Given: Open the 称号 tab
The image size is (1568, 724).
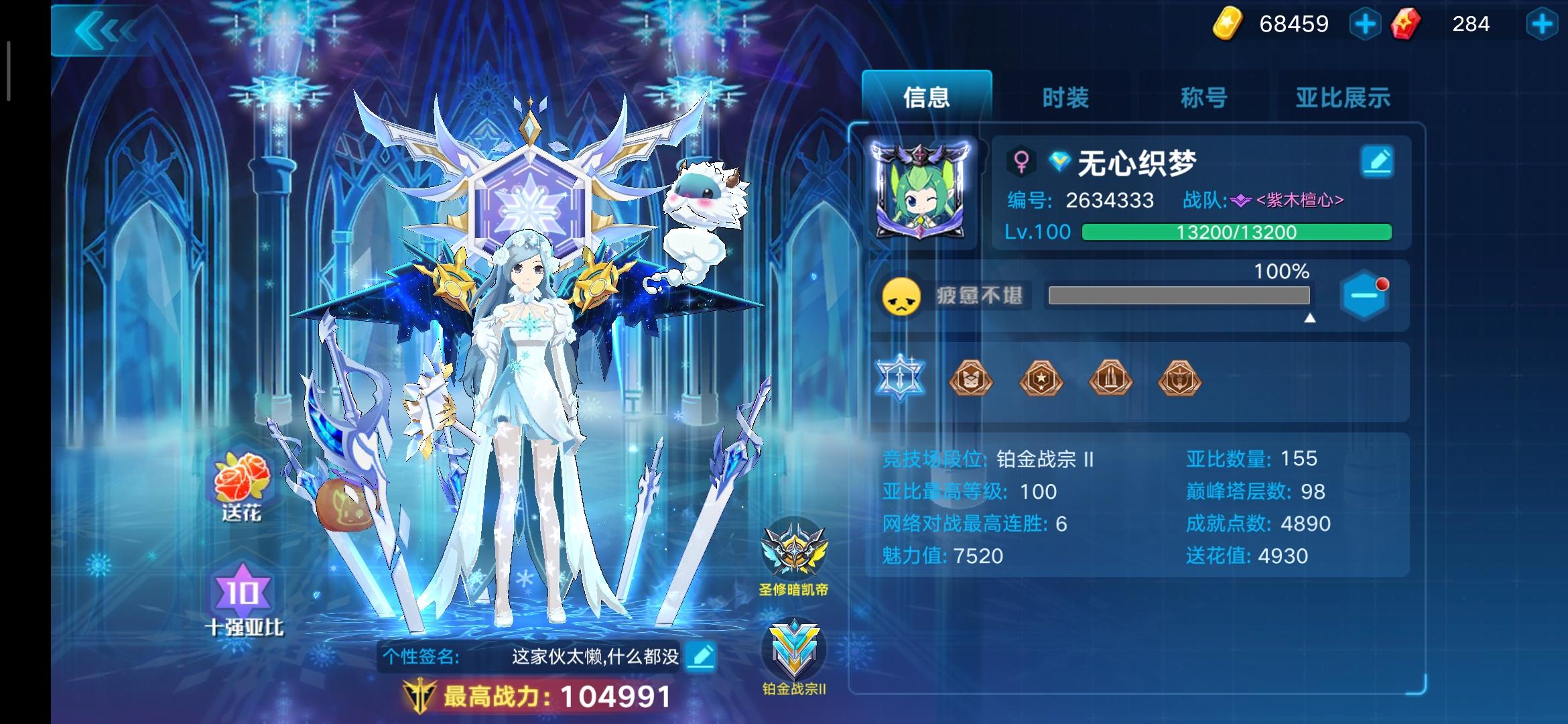Looking at the screenshot, I should [x=1204, y=97].
